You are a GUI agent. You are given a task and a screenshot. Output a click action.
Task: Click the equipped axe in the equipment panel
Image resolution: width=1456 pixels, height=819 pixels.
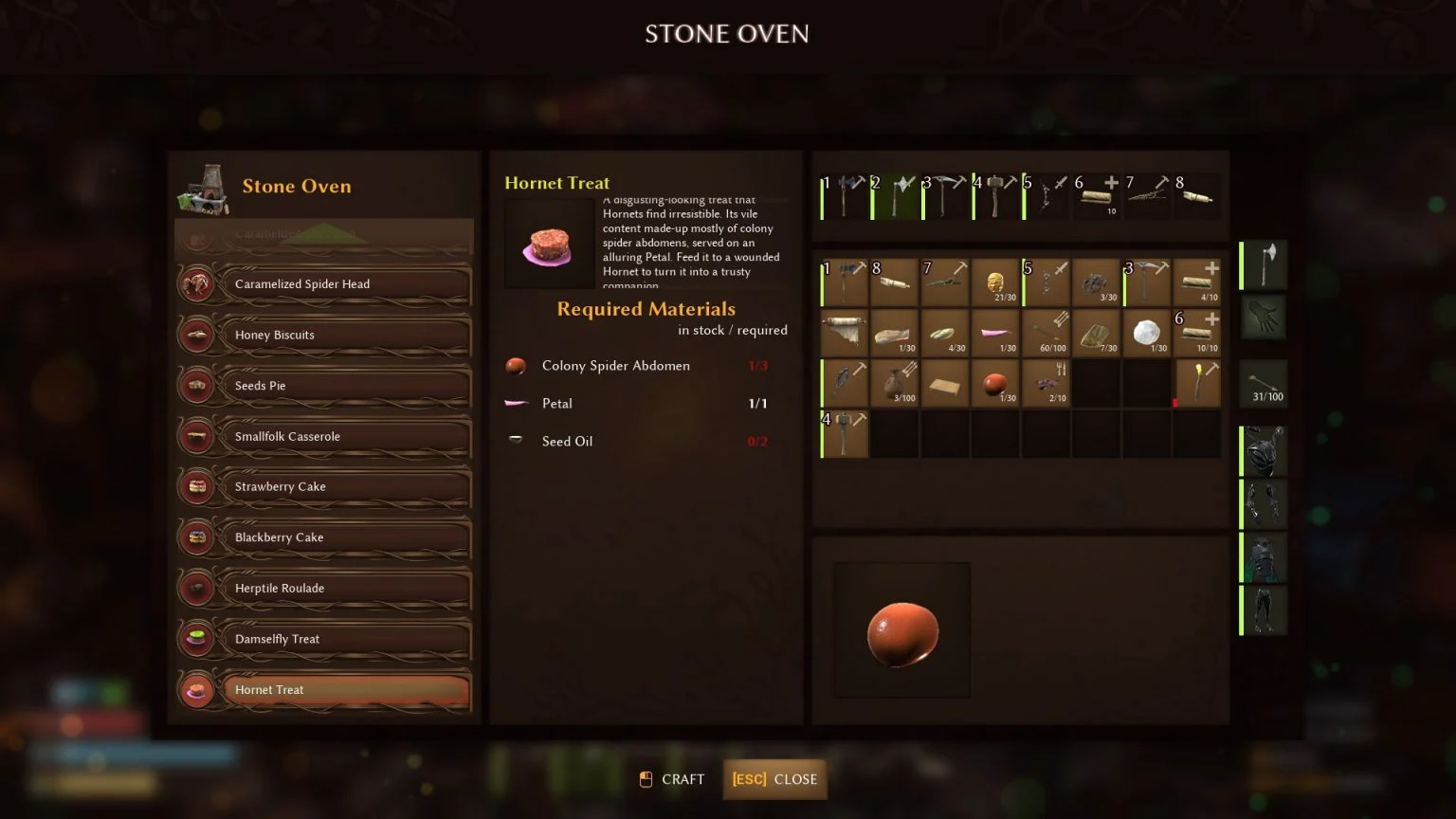pyautogui.click(x=1263, y=265)
